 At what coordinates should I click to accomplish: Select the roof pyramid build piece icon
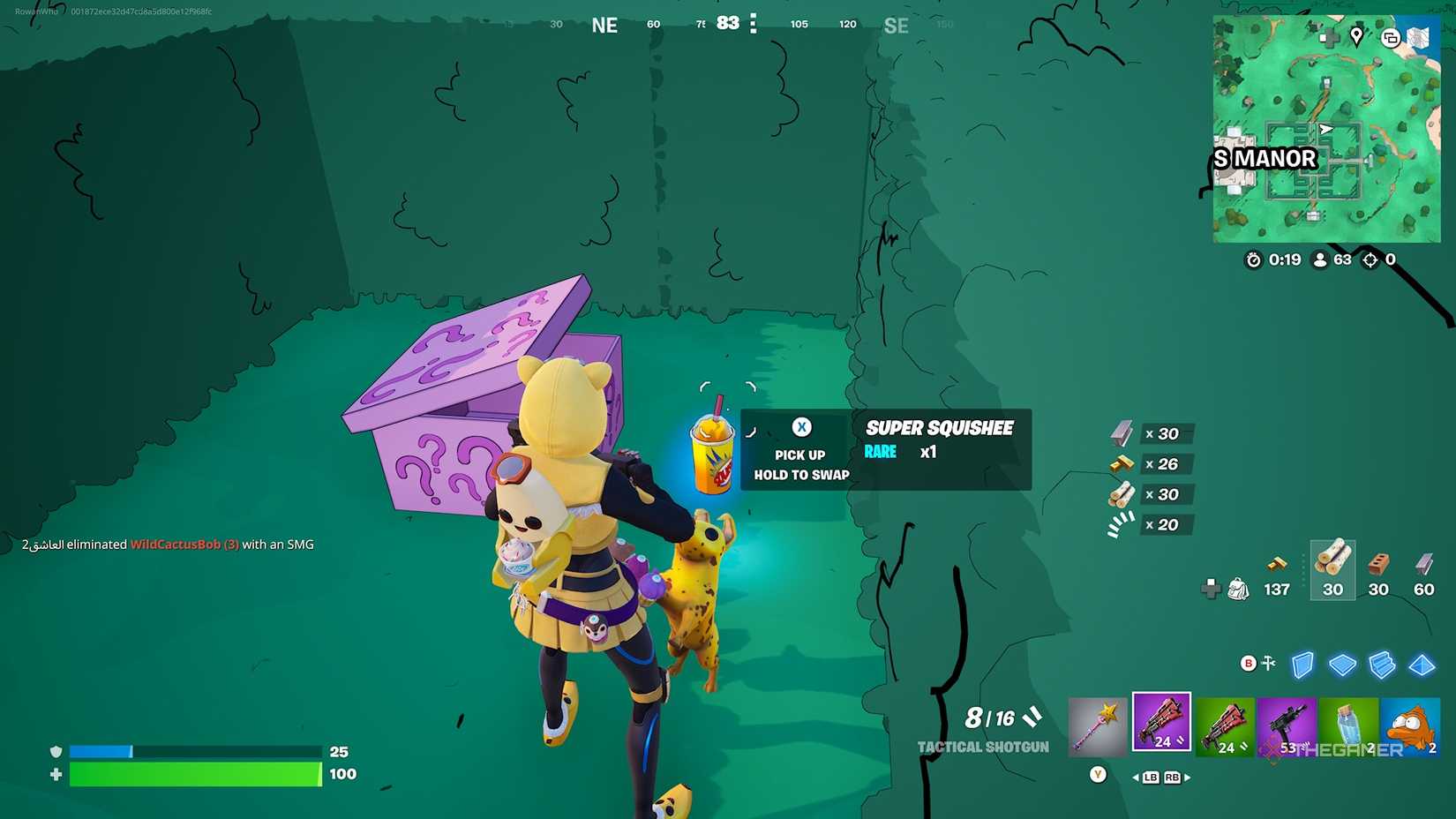click(x=1422, y=665)
